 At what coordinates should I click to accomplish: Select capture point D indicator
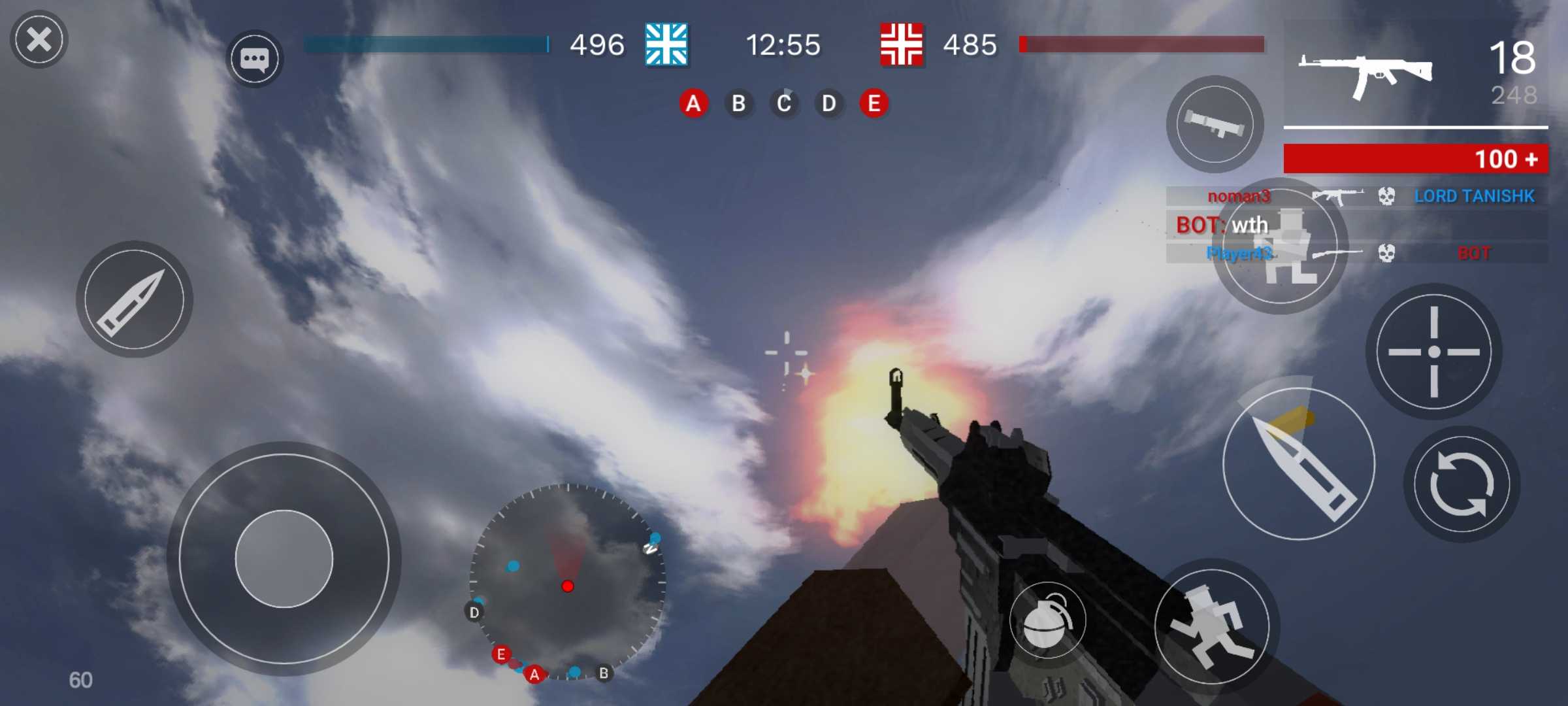pos(828,103)
